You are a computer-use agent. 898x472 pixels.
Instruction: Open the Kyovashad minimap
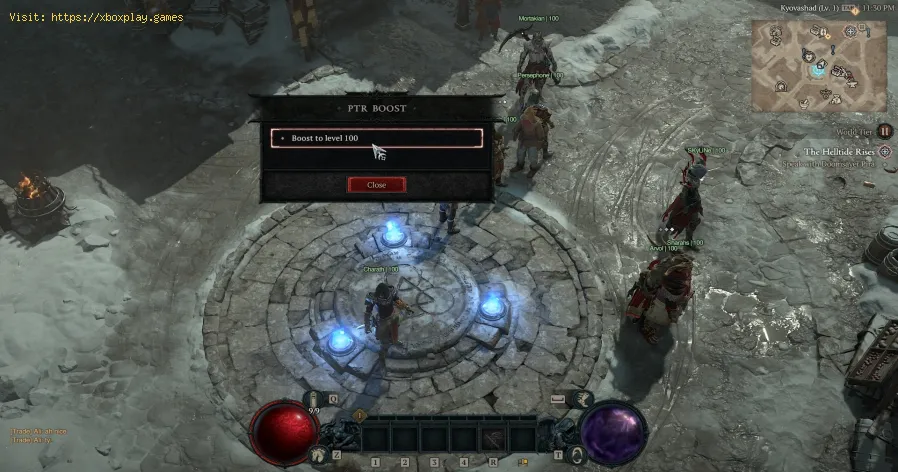[819, 67]
